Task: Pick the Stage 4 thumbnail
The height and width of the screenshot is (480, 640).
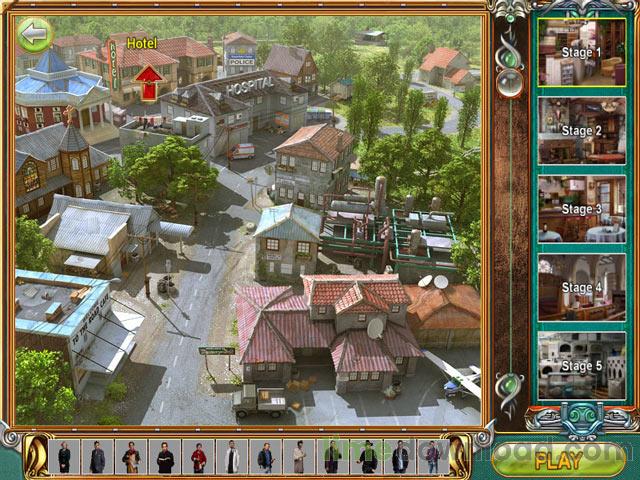Action: [581, 288]
